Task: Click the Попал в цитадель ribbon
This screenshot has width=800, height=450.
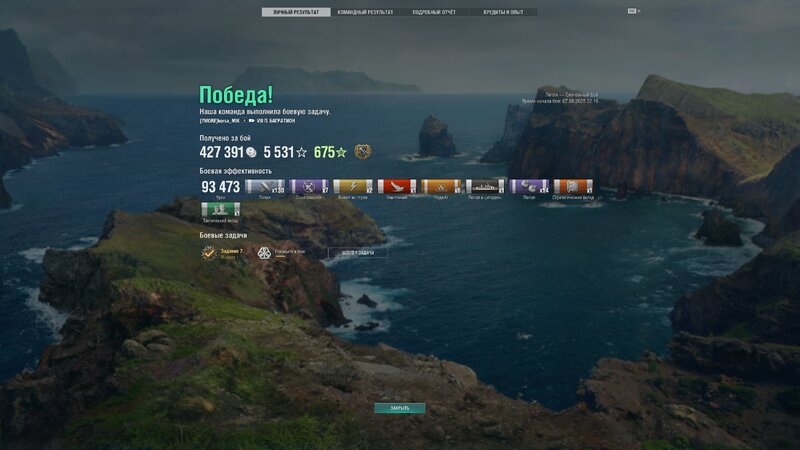Action: (x=485, y=186)
